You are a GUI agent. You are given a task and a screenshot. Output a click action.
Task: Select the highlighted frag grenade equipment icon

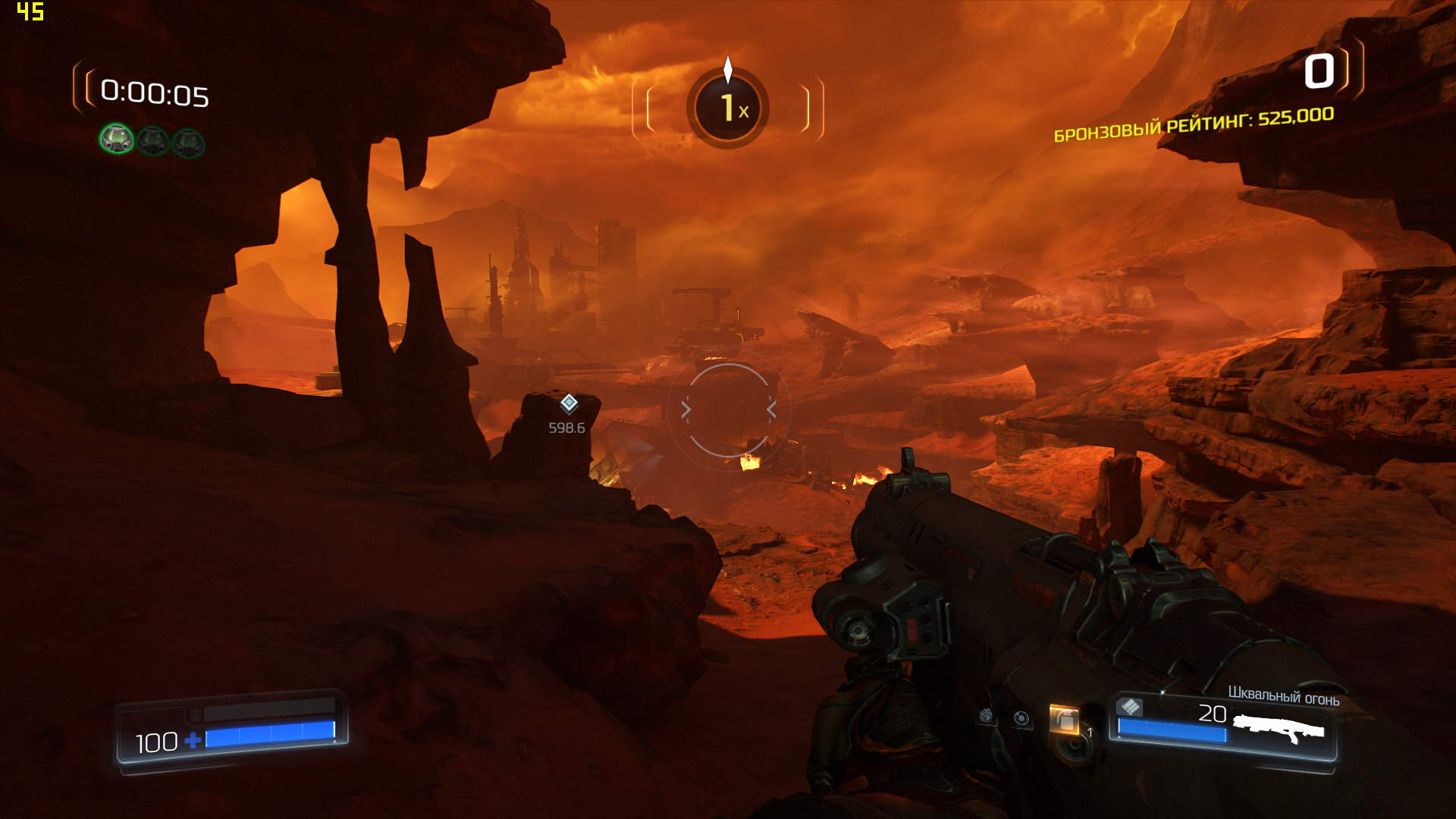[x=1064, y=720]
